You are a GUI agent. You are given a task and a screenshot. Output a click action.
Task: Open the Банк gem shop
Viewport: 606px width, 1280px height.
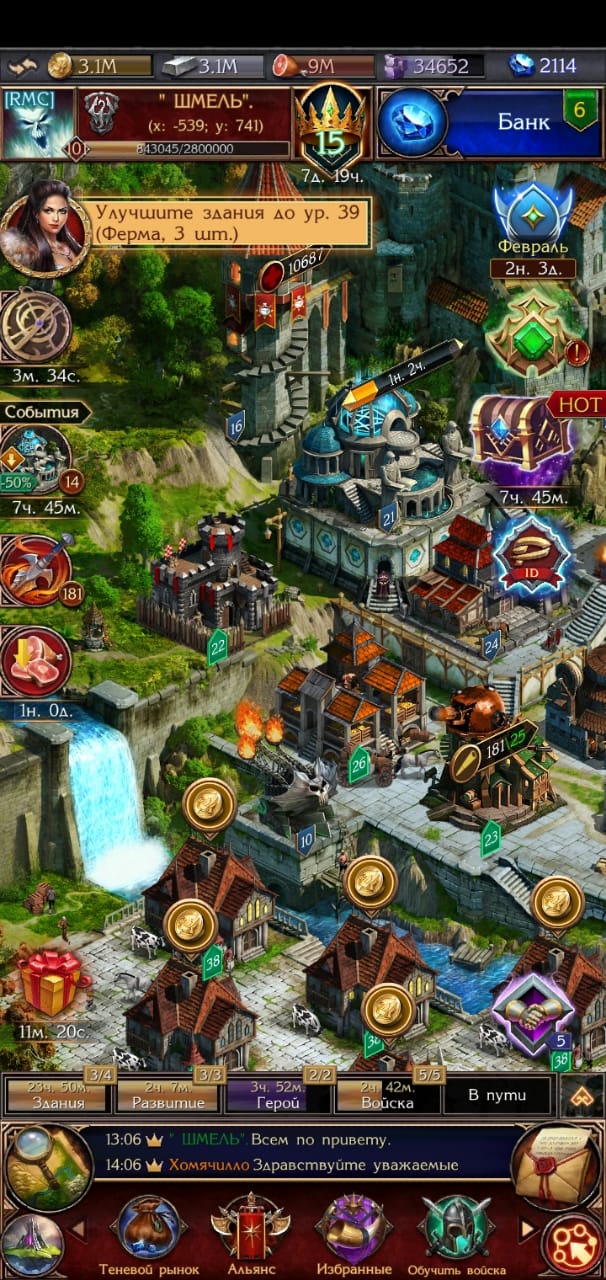(x=489, y=123)
